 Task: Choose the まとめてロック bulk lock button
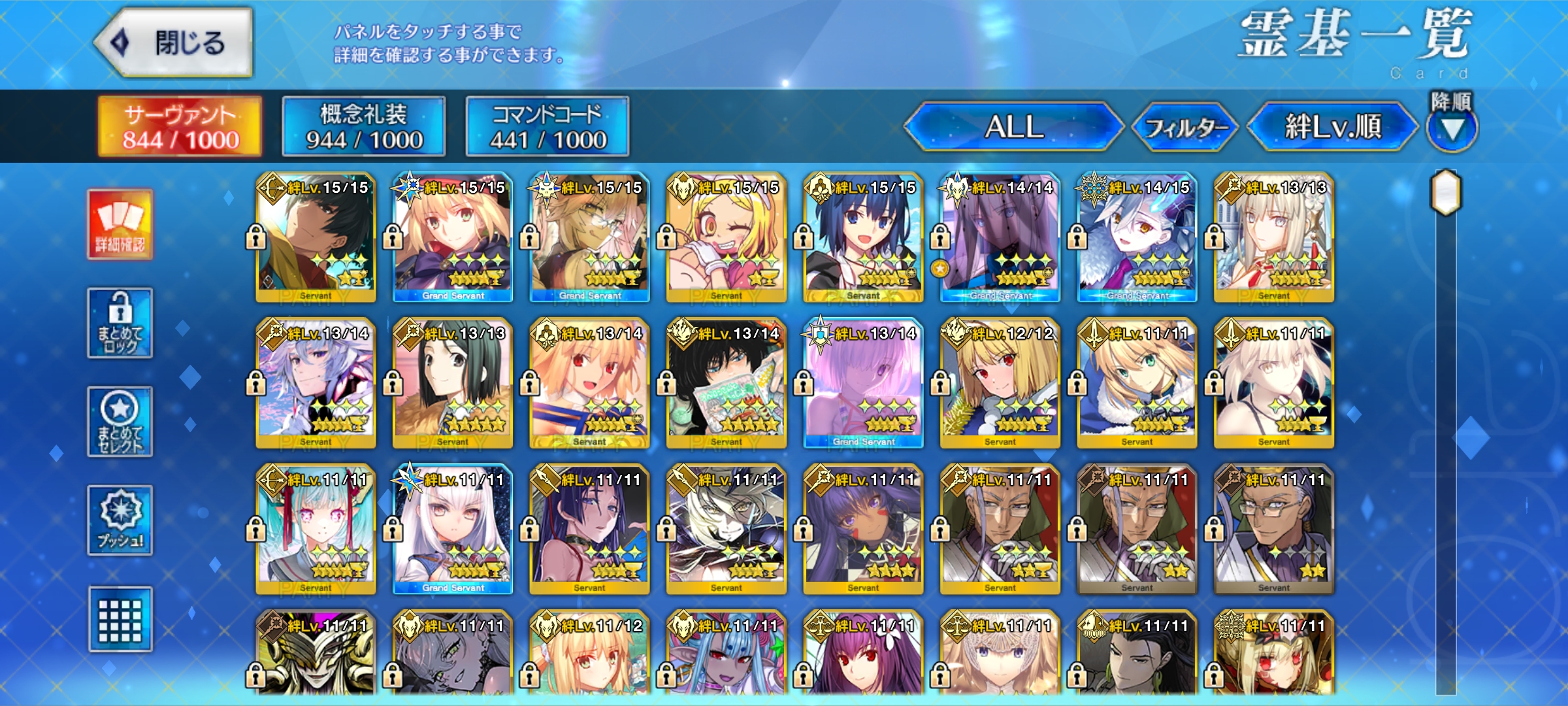pyautogui.click(x=120, y=323)
